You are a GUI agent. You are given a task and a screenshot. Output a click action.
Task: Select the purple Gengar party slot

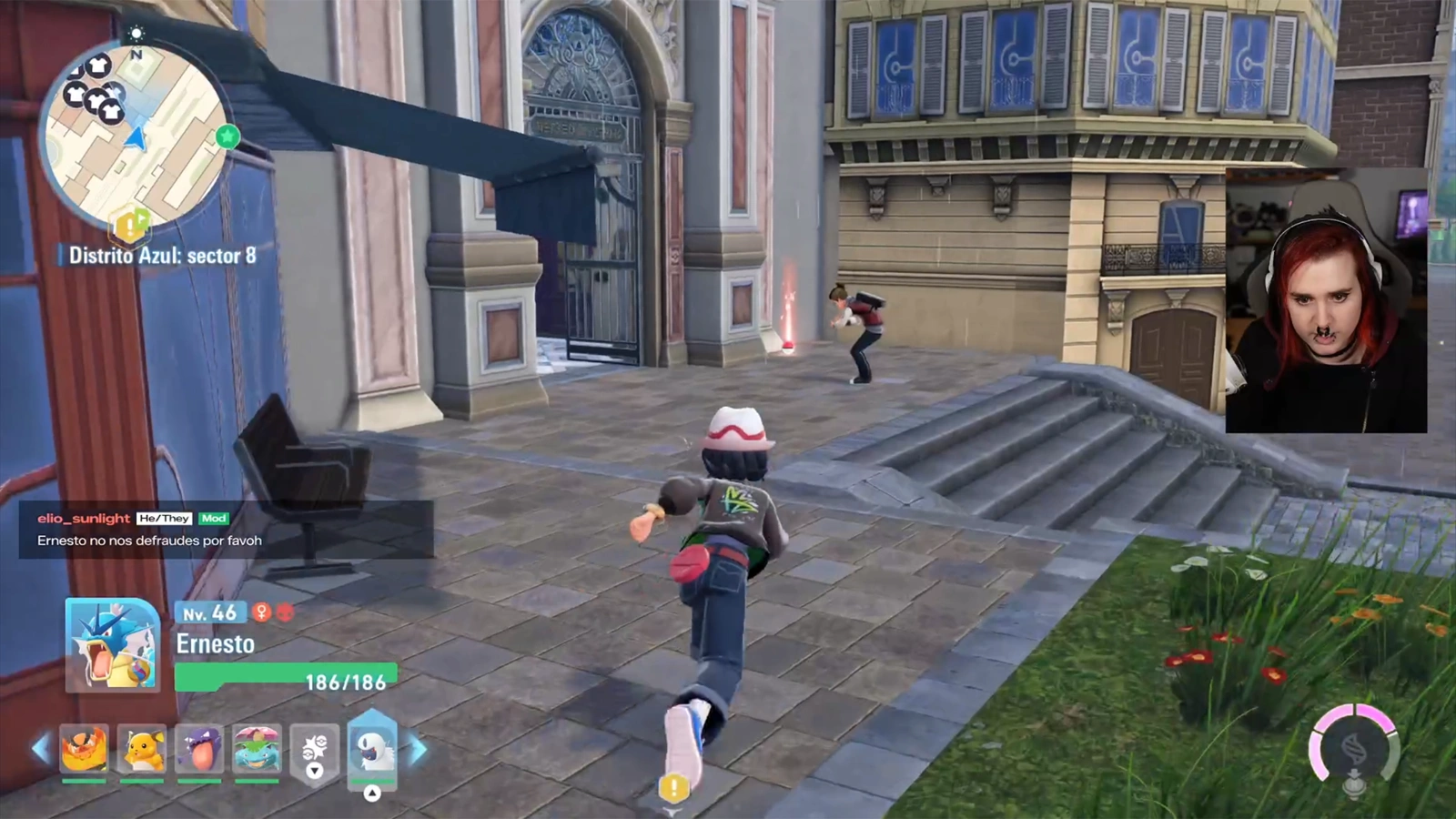[199, 749]
